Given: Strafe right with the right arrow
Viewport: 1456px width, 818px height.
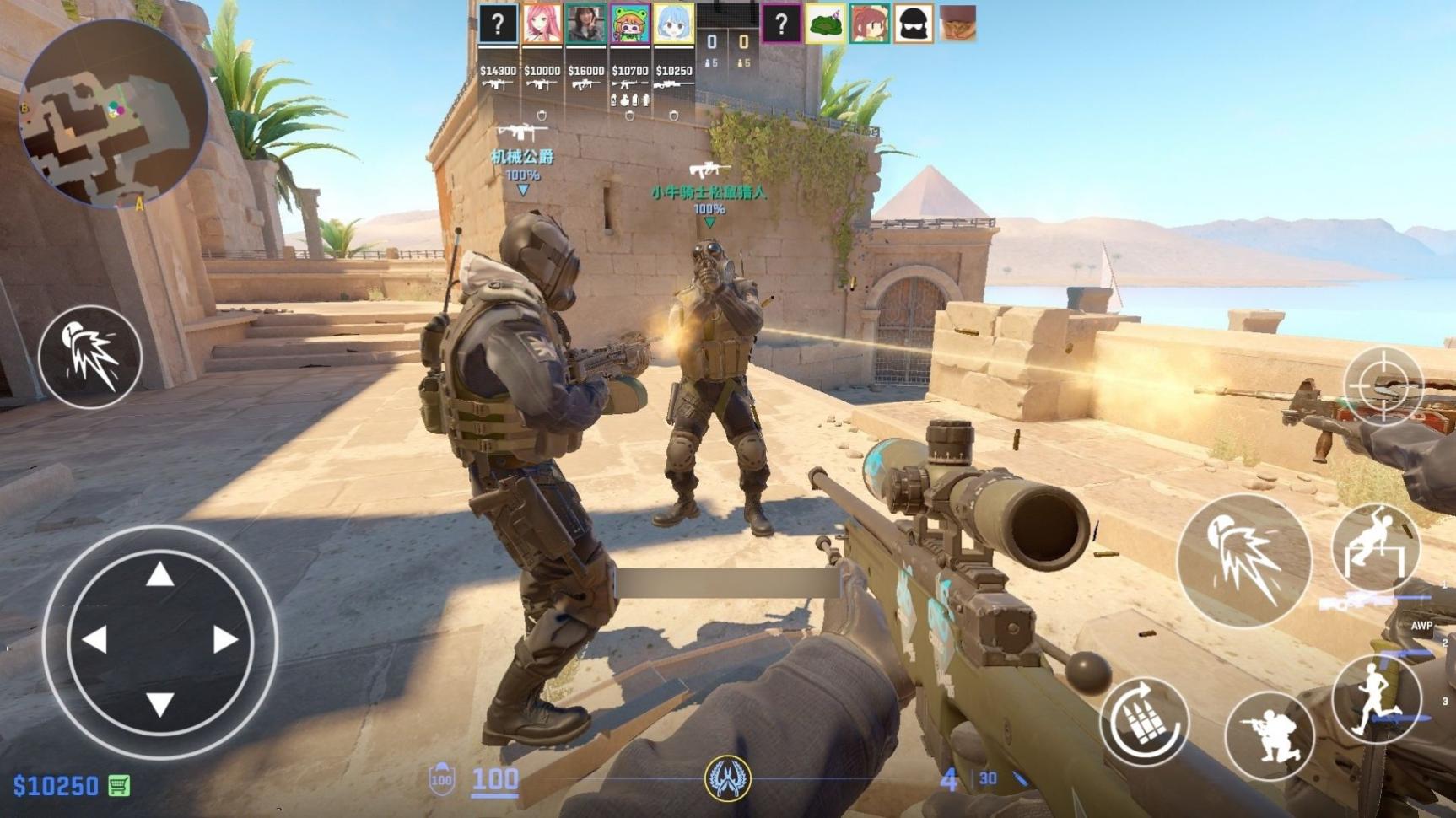Looking at the screenshot, I should pos(224,639).
